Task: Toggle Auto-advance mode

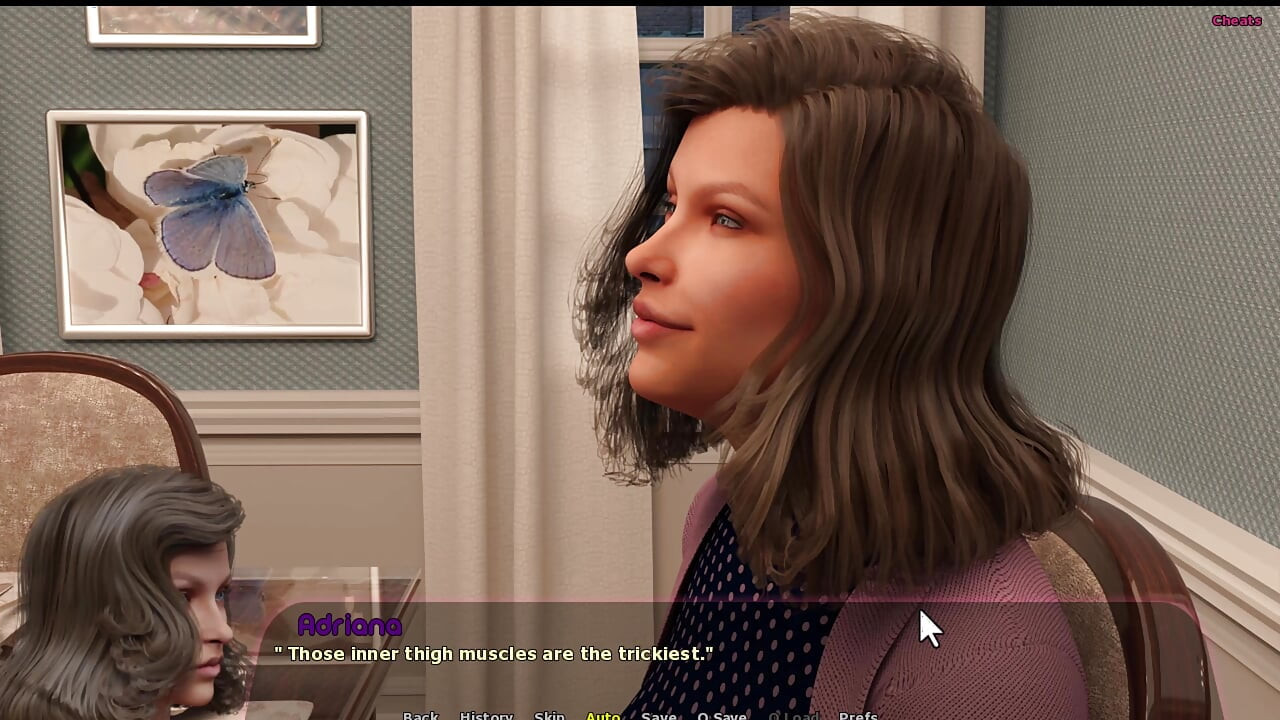Action: 603,715
